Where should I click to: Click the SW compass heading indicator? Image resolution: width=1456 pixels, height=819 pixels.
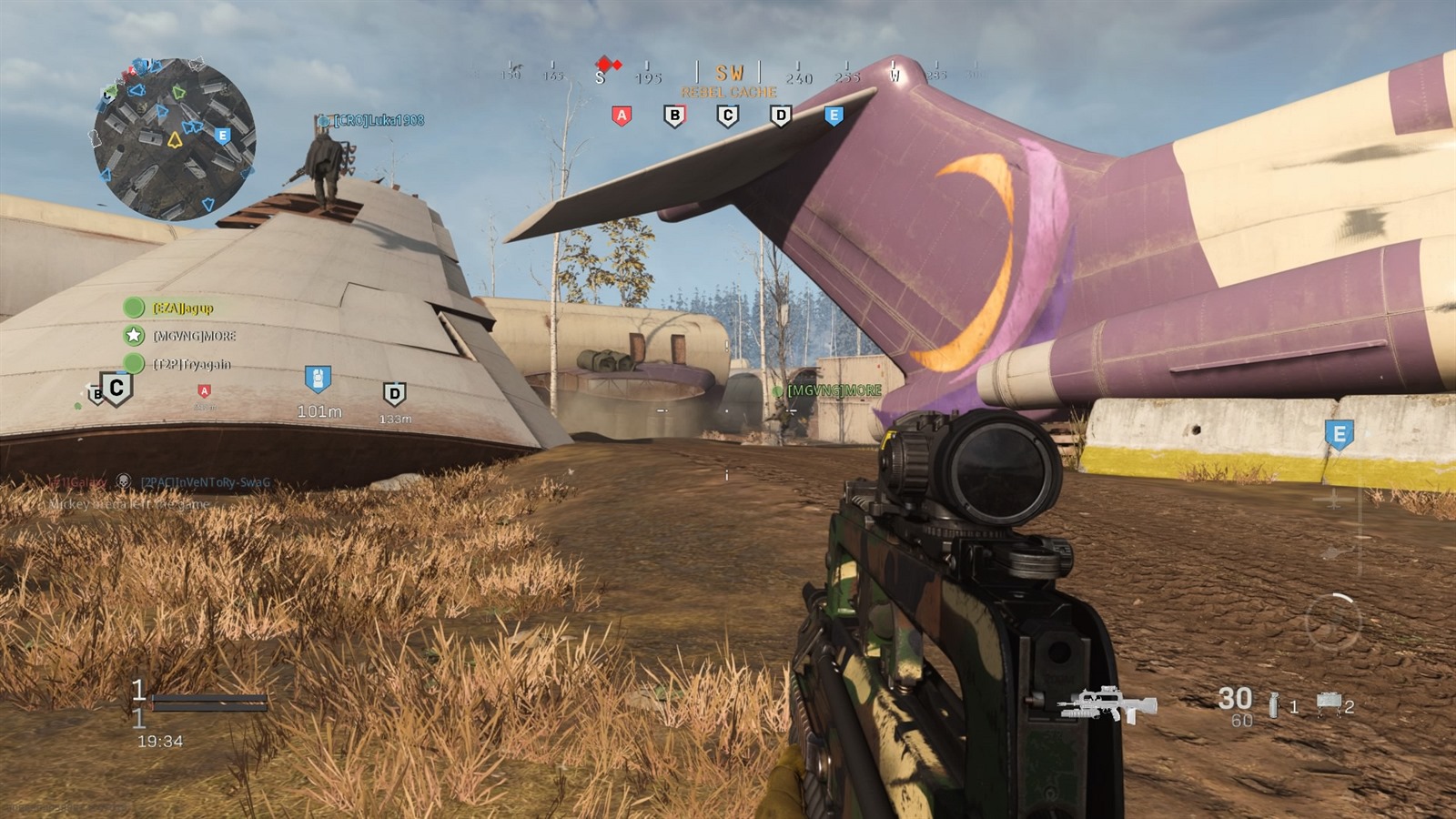[729, 73]
